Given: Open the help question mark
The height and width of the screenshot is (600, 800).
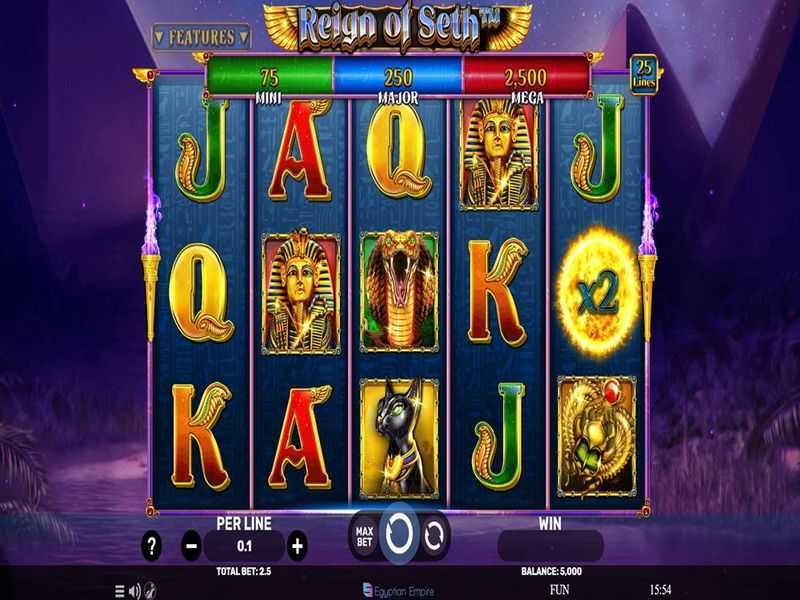Looking at the screenshot, I should [x=151, y=546].
